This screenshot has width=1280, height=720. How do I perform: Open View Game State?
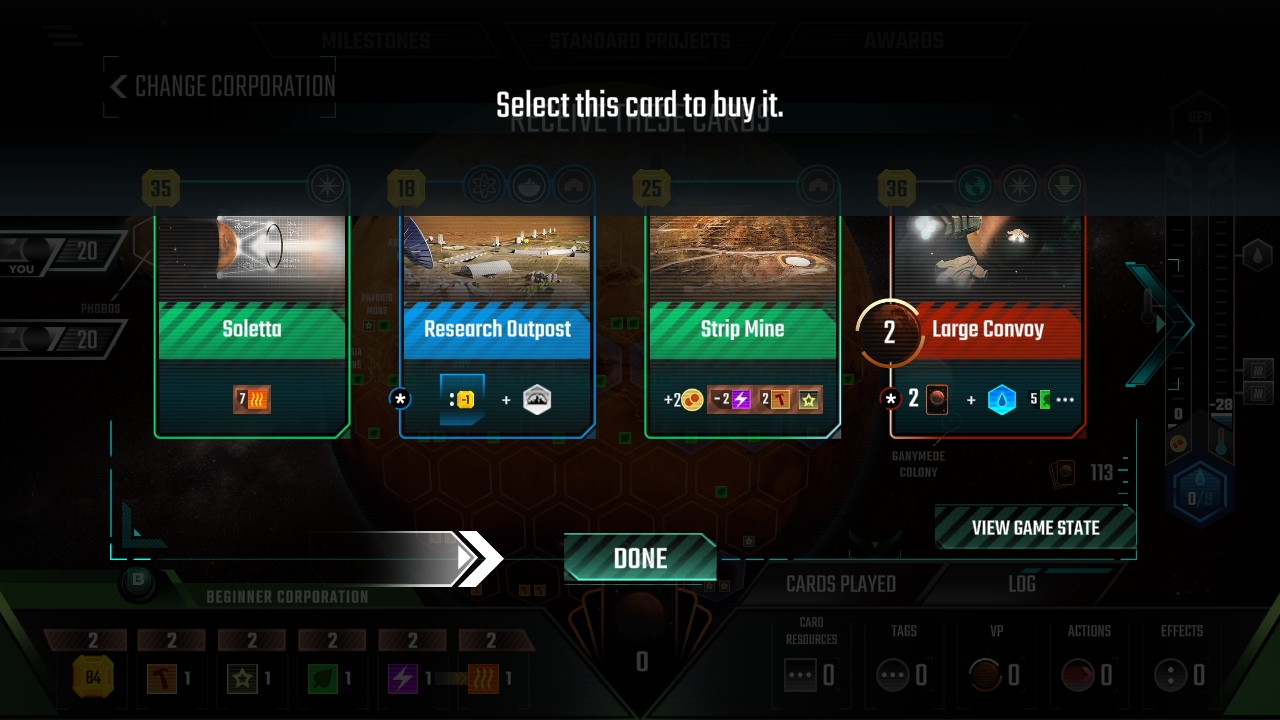(1035, 528)
